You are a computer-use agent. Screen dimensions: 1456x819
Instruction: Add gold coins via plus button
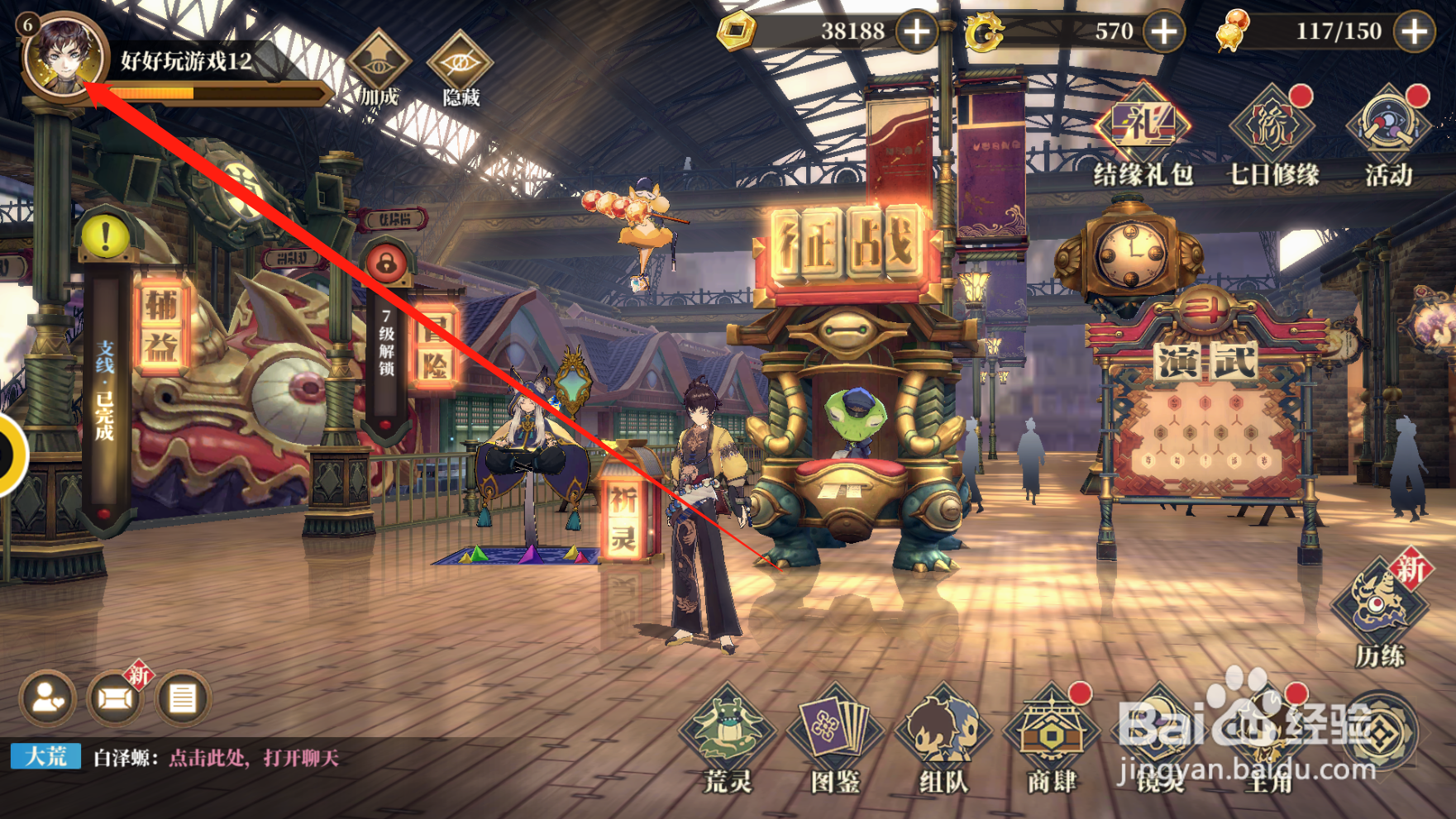click(x=917, y=31)
